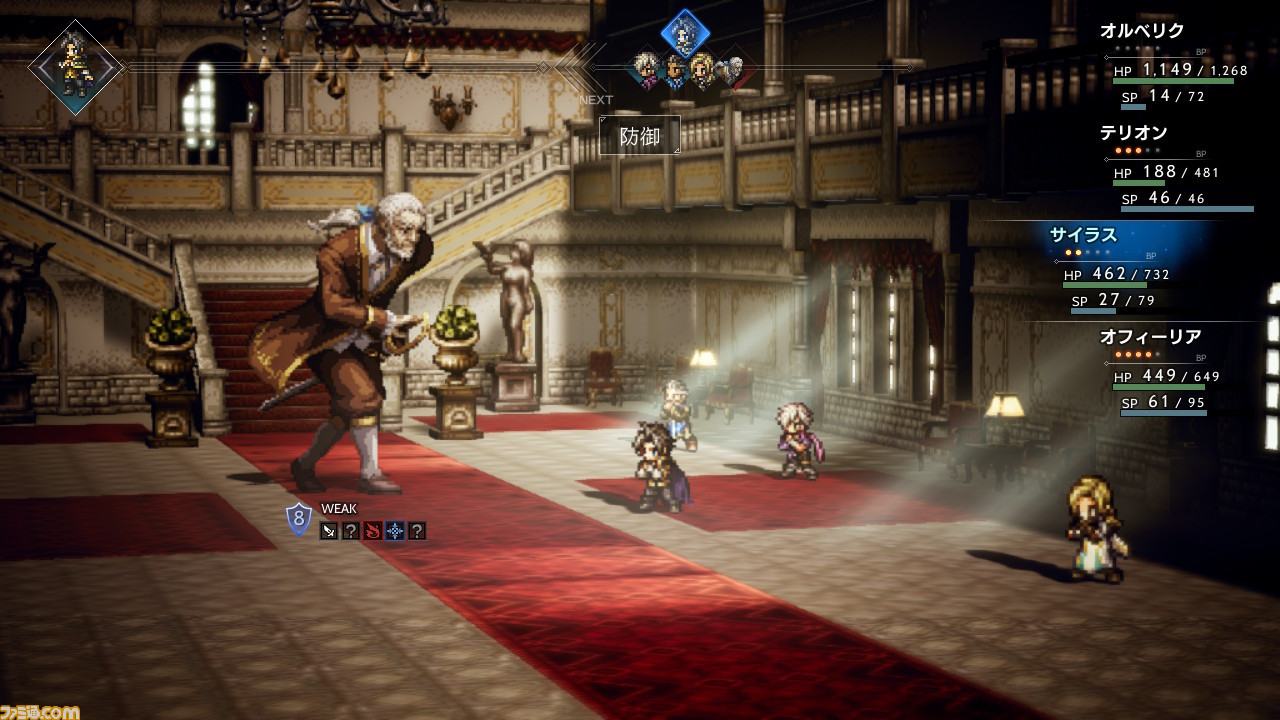Click Therion's portrait in the turn order
This screenshot has width=1280, height=720.
[648, 69]
